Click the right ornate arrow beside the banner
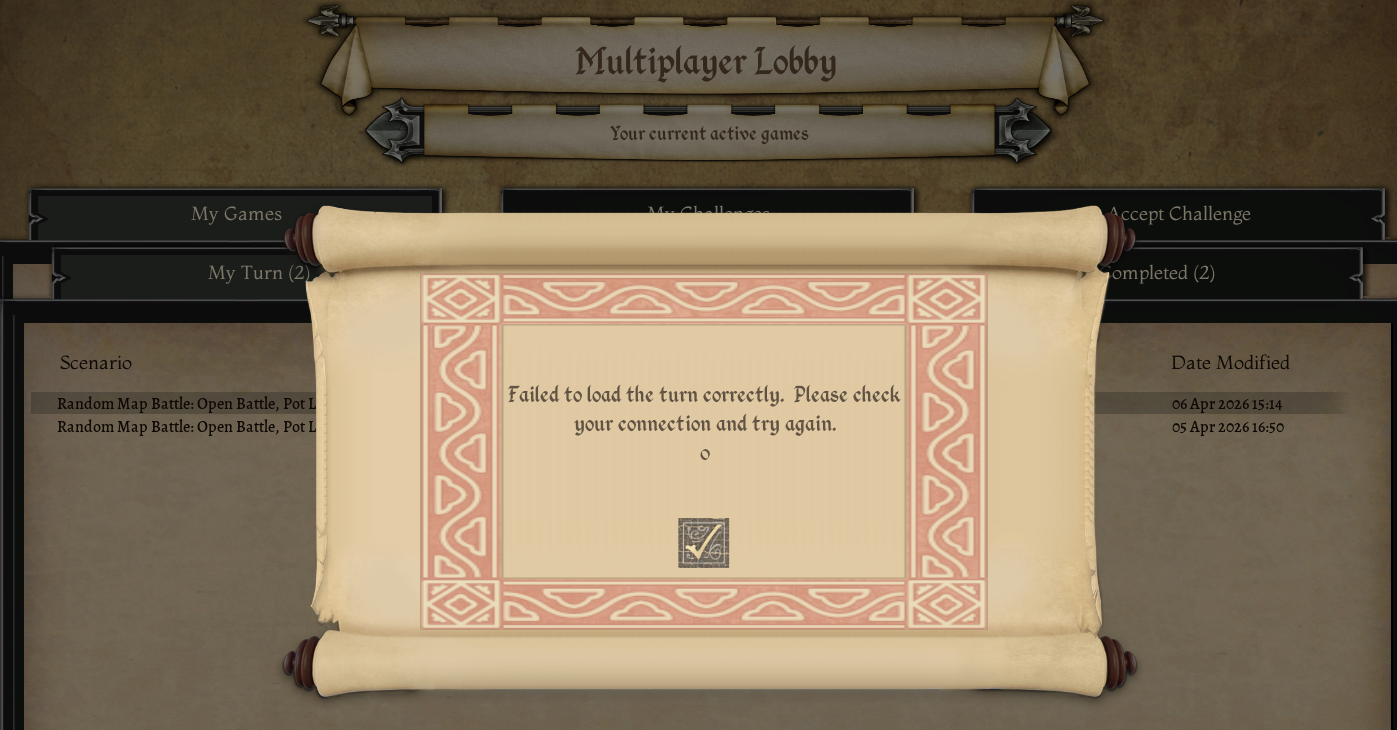This screenshot has width=1397, height=730. [x=1022, y=130]
